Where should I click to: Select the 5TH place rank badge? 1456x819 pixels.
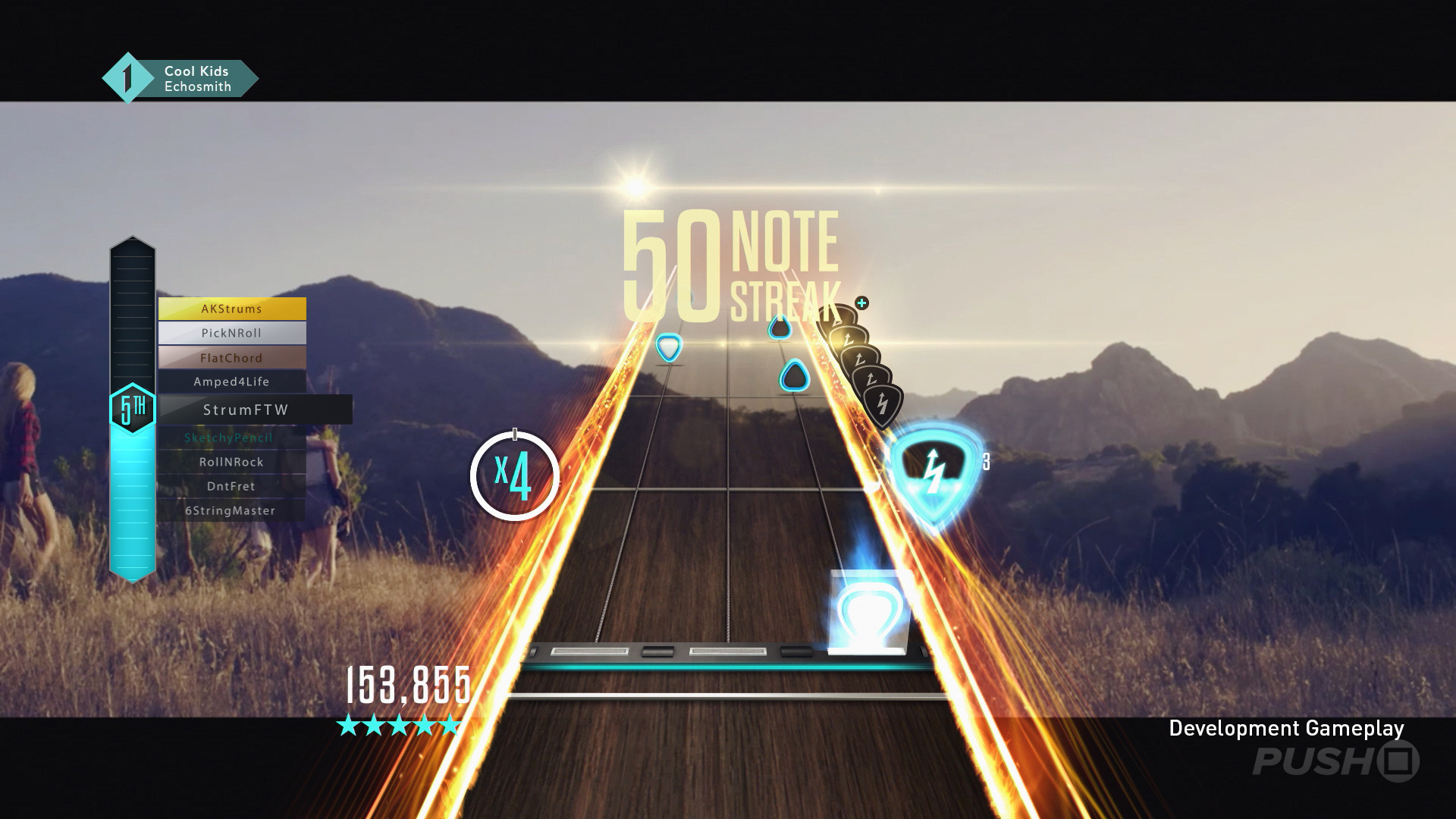click(132, 406)
